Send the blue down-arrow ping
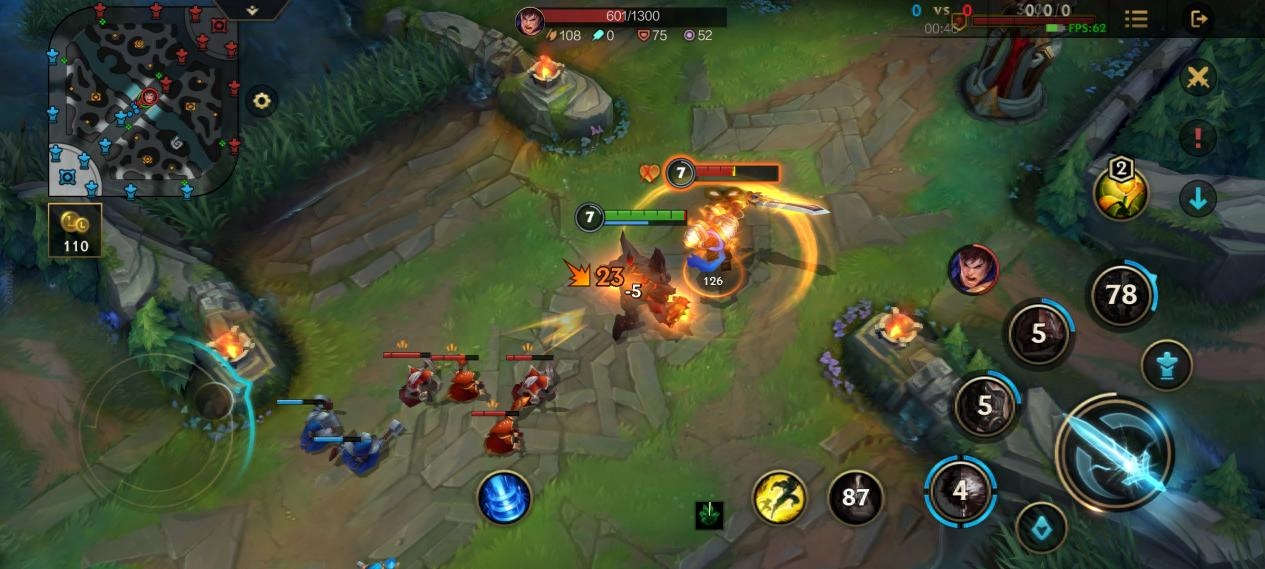Image resolution: width=1265 pixels, height=569 pixels. click(x=1198, y=198)
